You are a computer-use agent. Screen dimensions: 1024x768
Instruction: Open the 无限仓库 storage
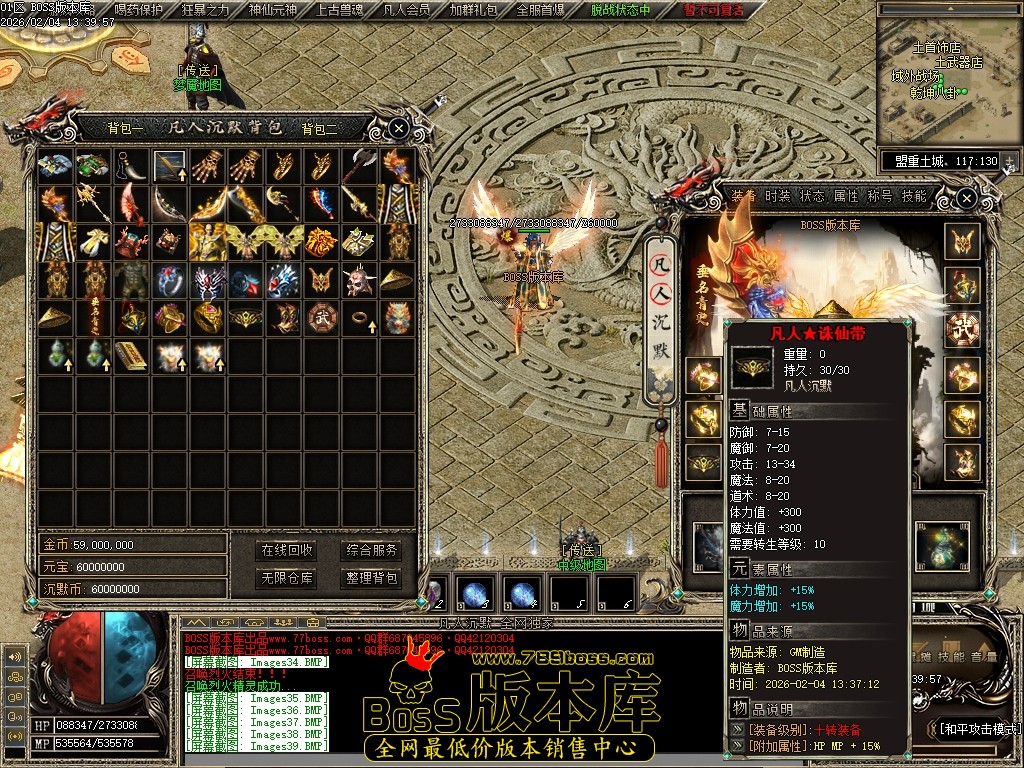click(287, 578)
